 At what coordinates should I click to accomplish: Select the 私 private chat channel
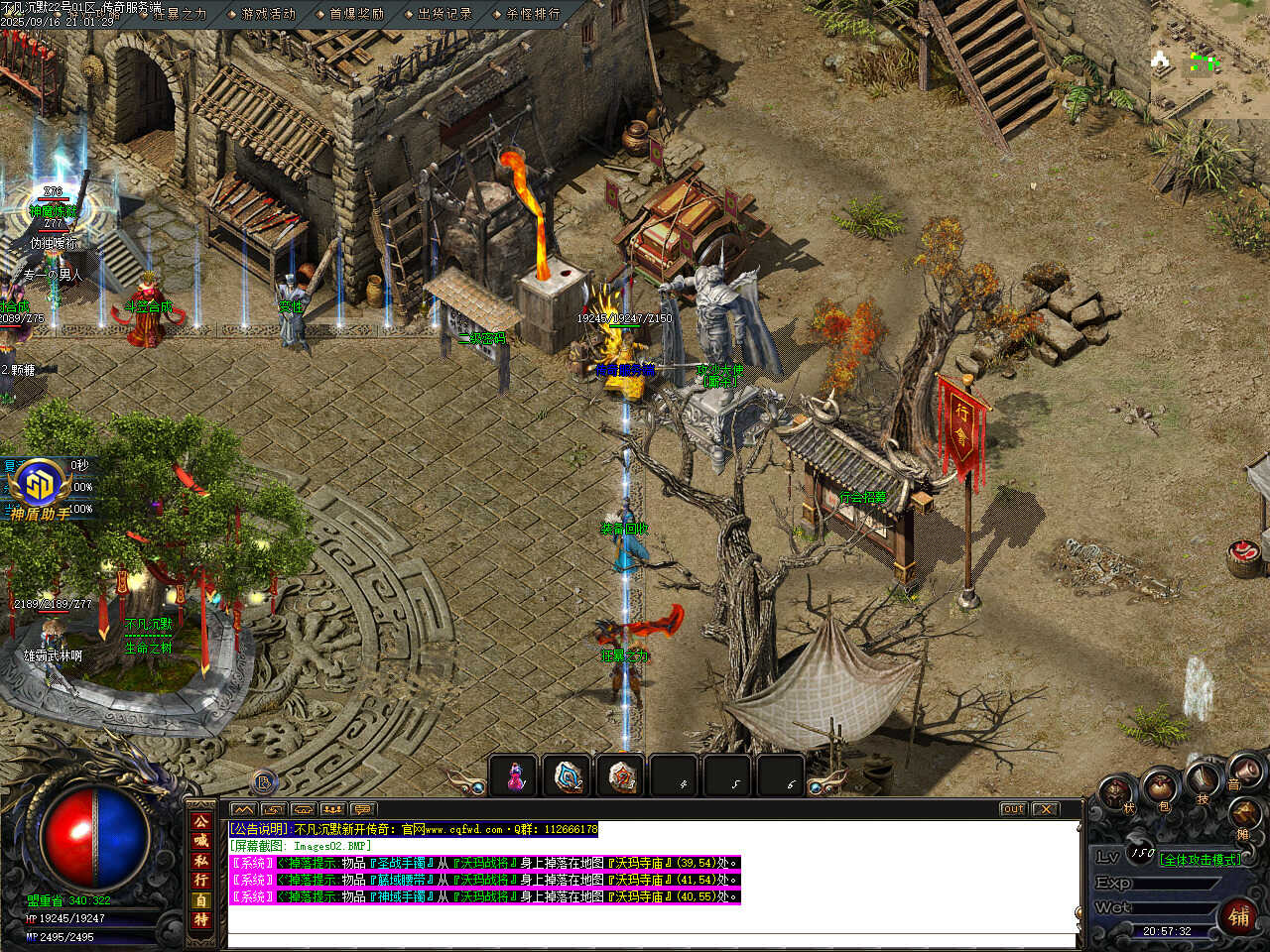pos(201,861)
